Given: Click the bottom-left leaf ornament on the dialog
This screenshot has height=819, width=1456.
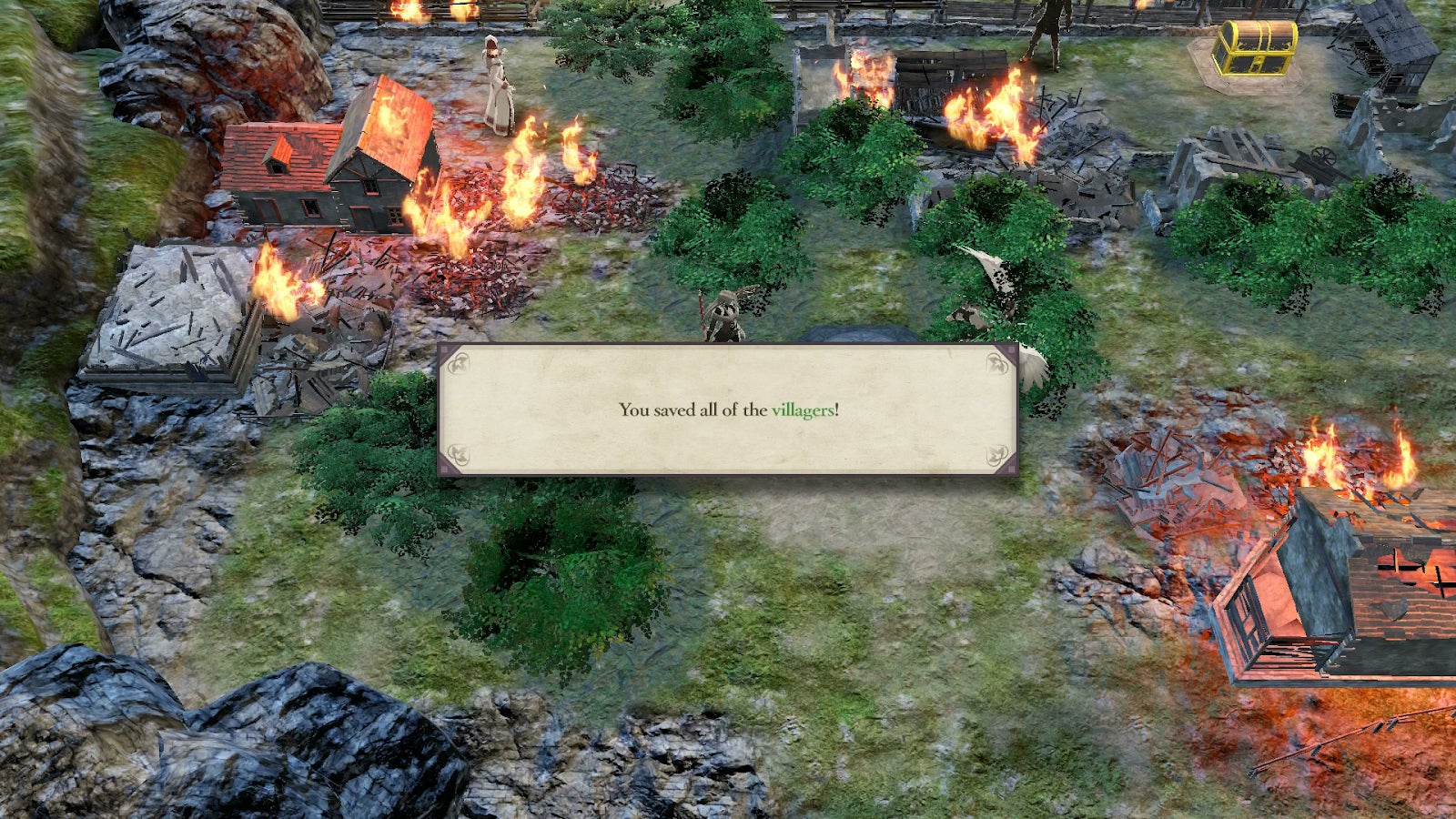Looking at the screenshot, I should pyautogui.click(x=460, y=453).
